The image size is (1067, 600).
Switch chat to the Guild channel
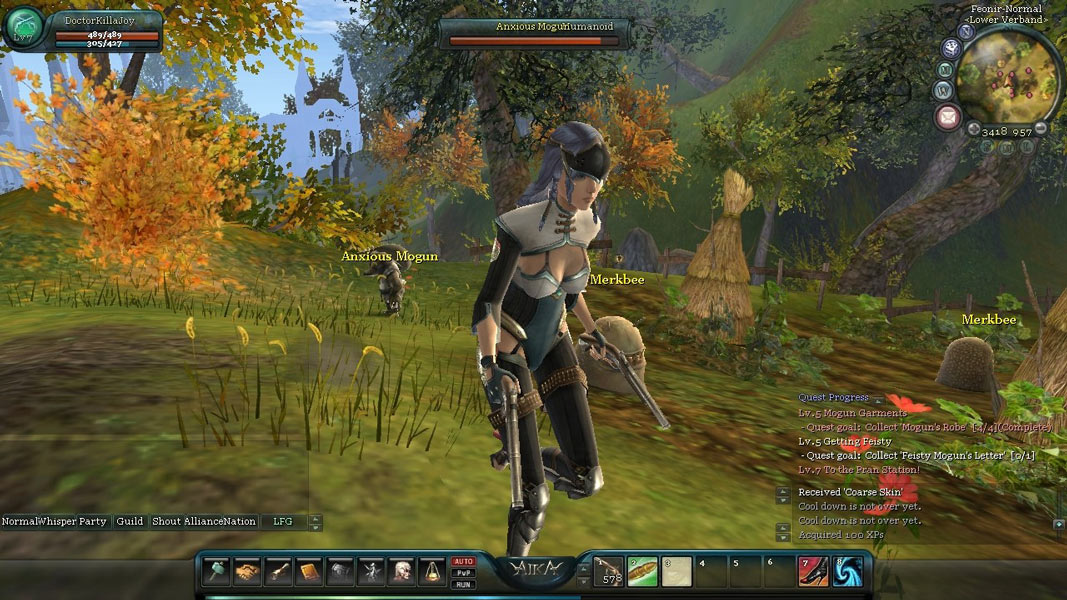coord(129,522)
